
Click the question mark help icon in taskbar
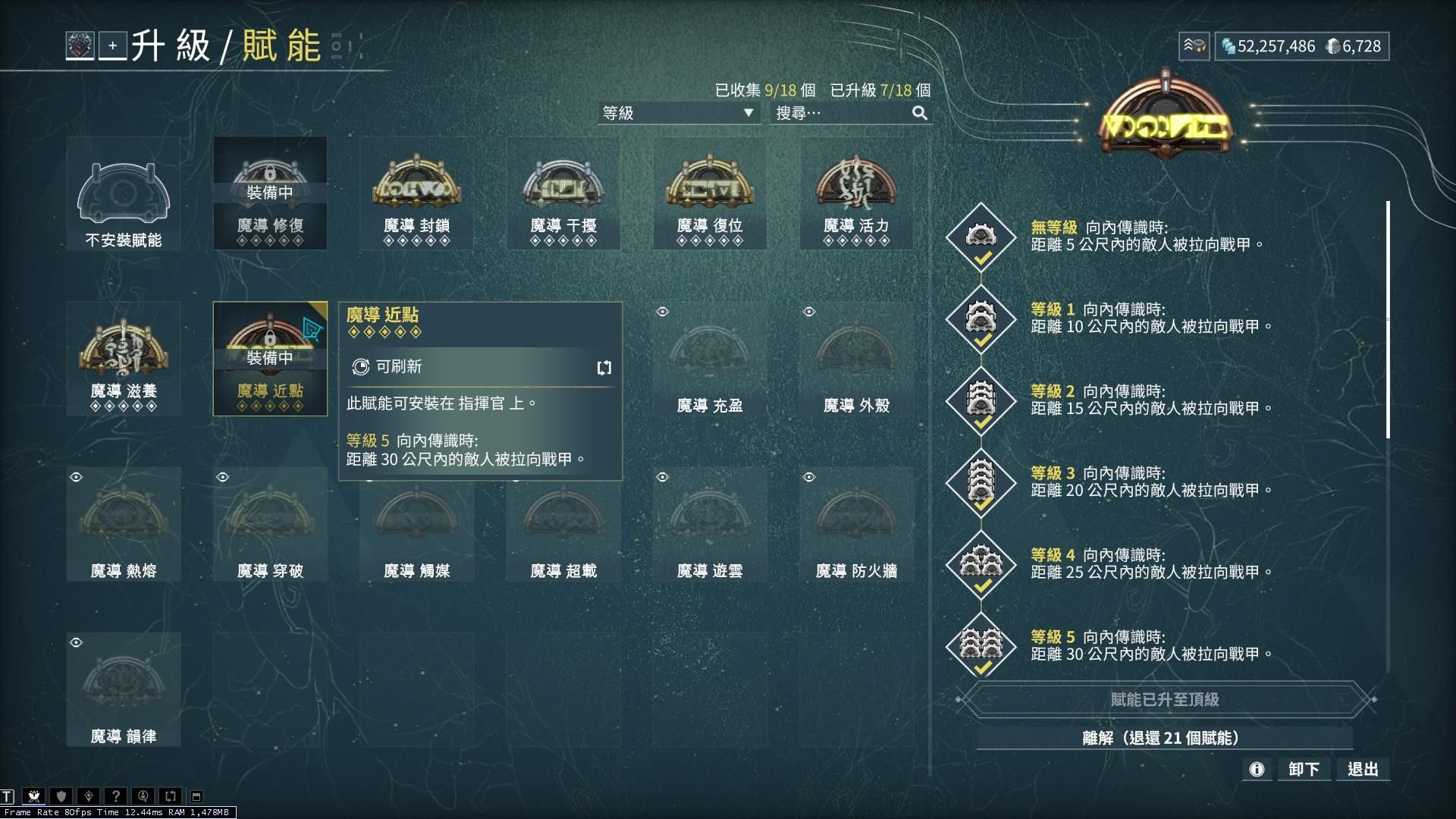[115, 796]
